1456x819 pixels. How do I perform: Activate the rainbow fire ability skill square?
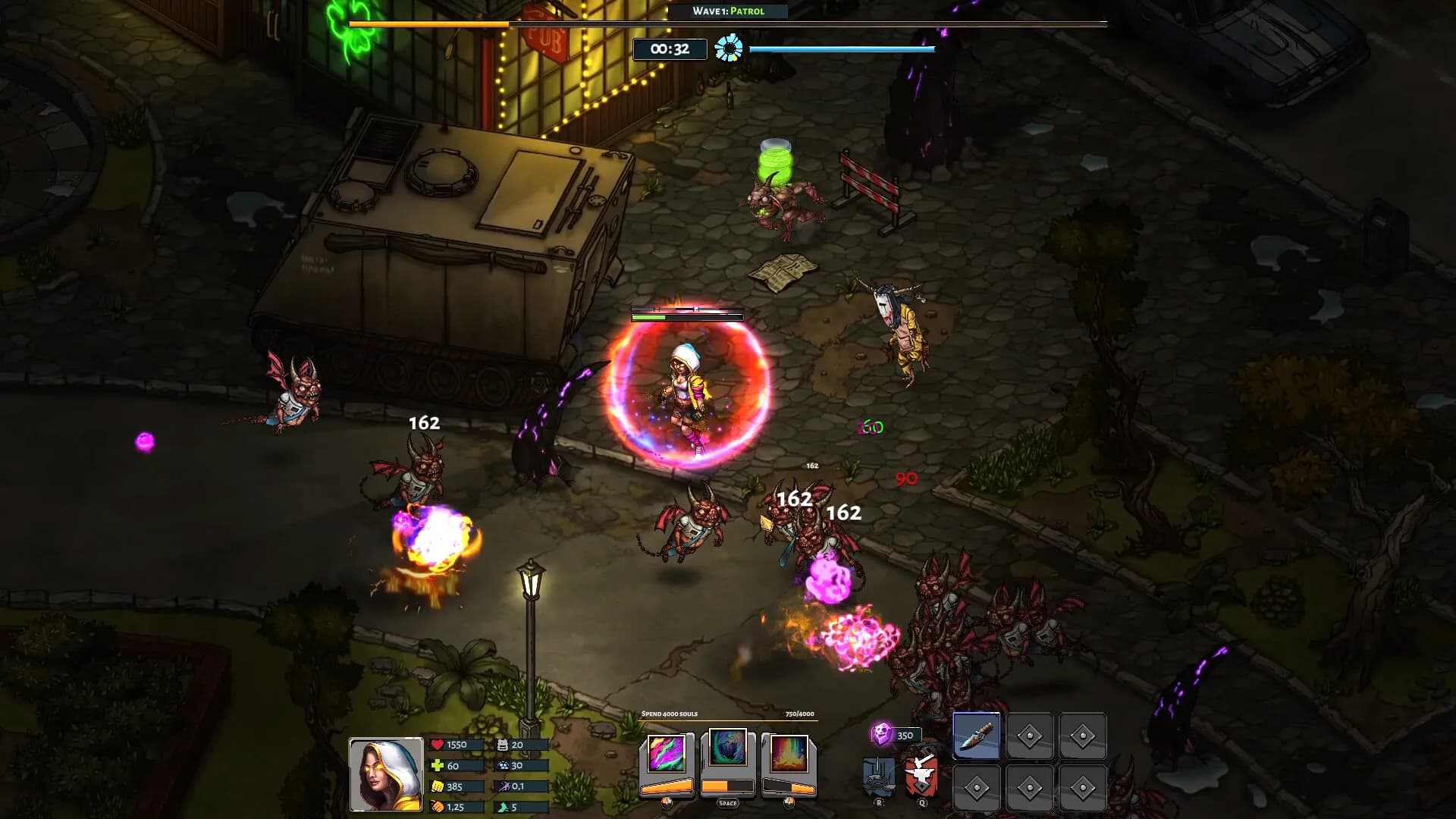[791, 753]
